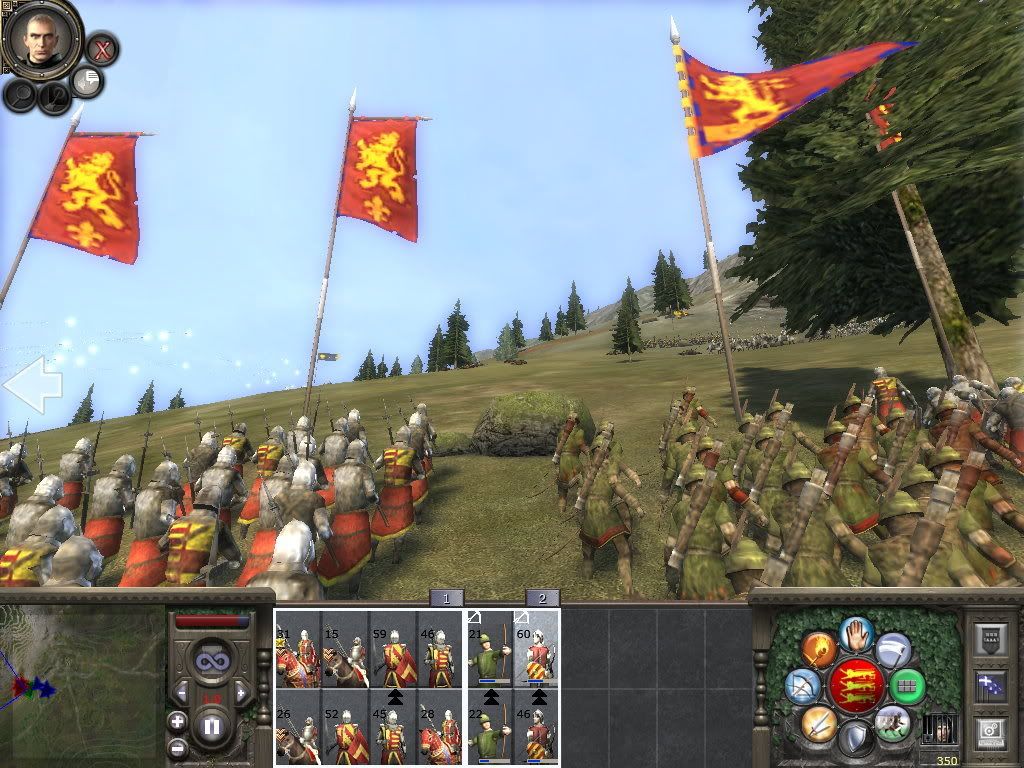Viewport: 1024px width, 768px height.
Task: Select unit group tab 1
Action: pos(446,598)
